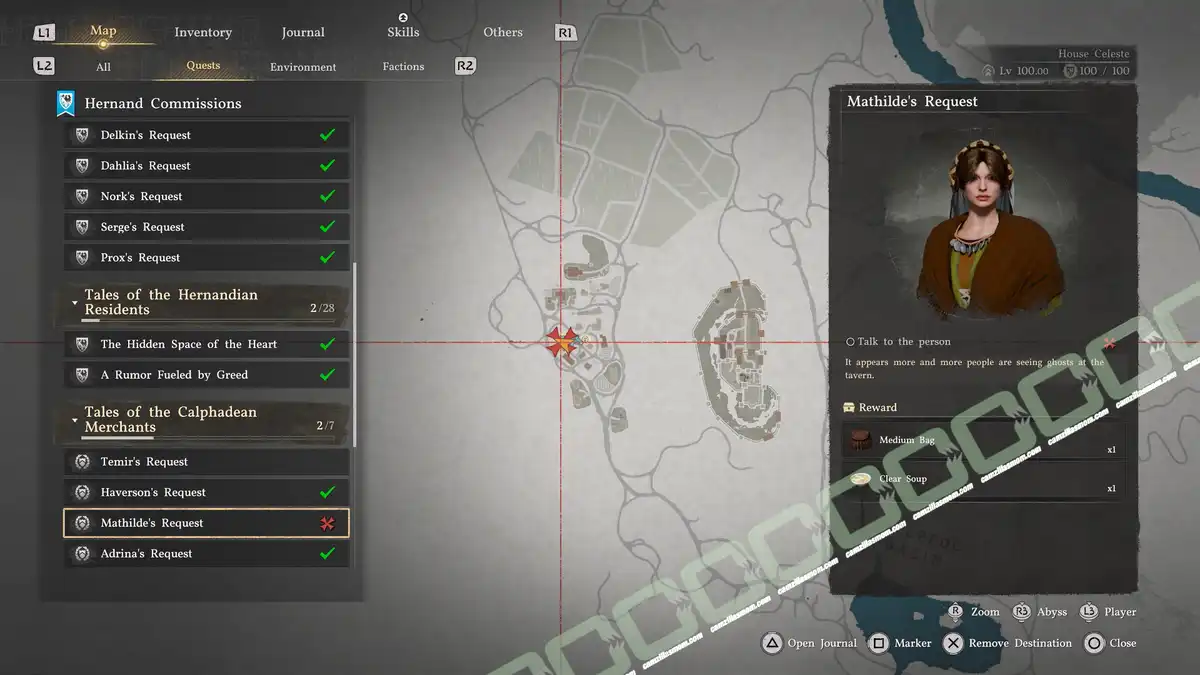1200x675 pixels.
Task: Click Prox's Request row
Action: coord(206,257)
